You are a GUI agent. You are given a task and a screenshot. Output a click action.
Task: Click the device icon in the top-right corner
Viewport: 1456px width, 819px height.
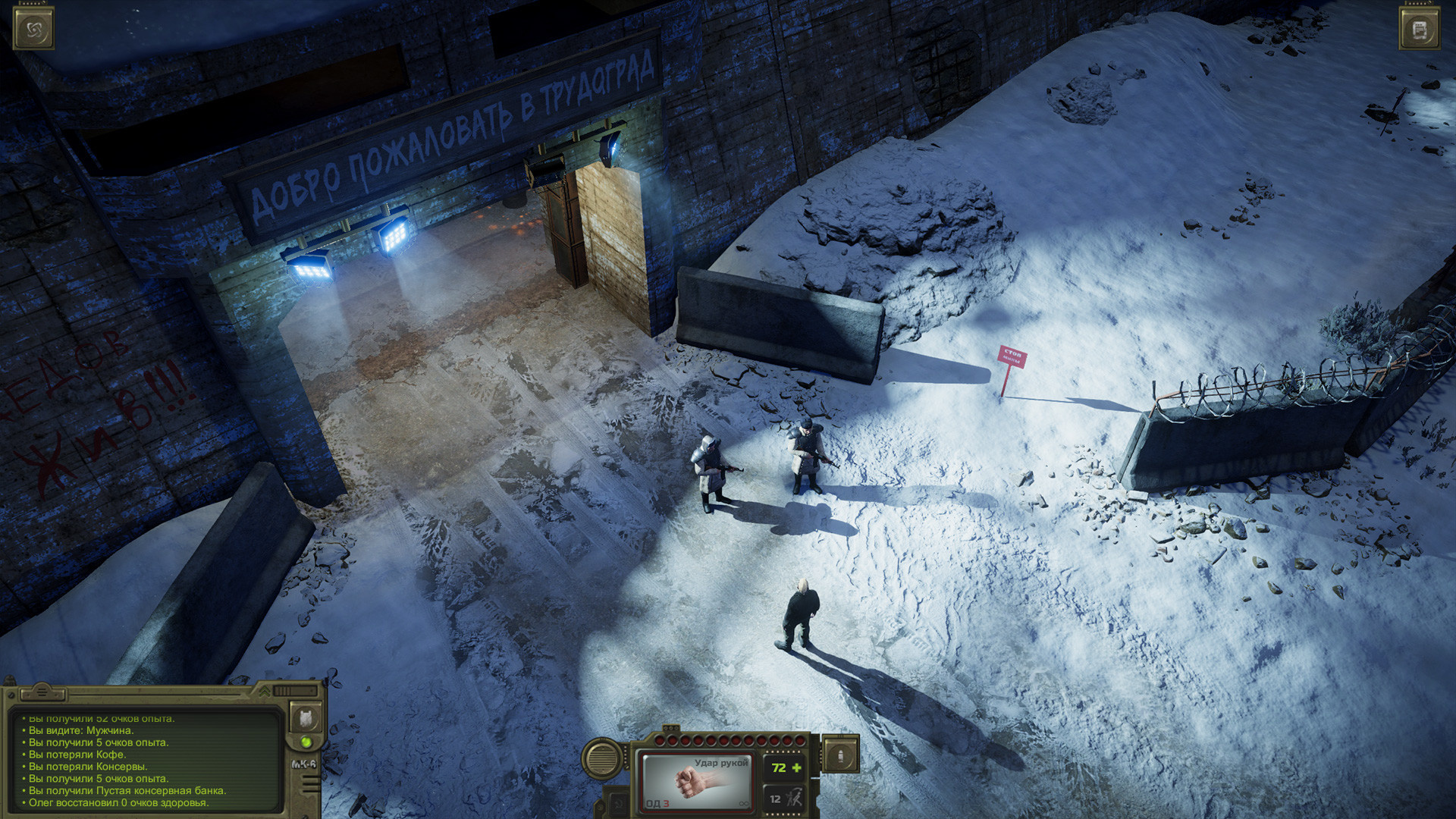click(1420, 28)
